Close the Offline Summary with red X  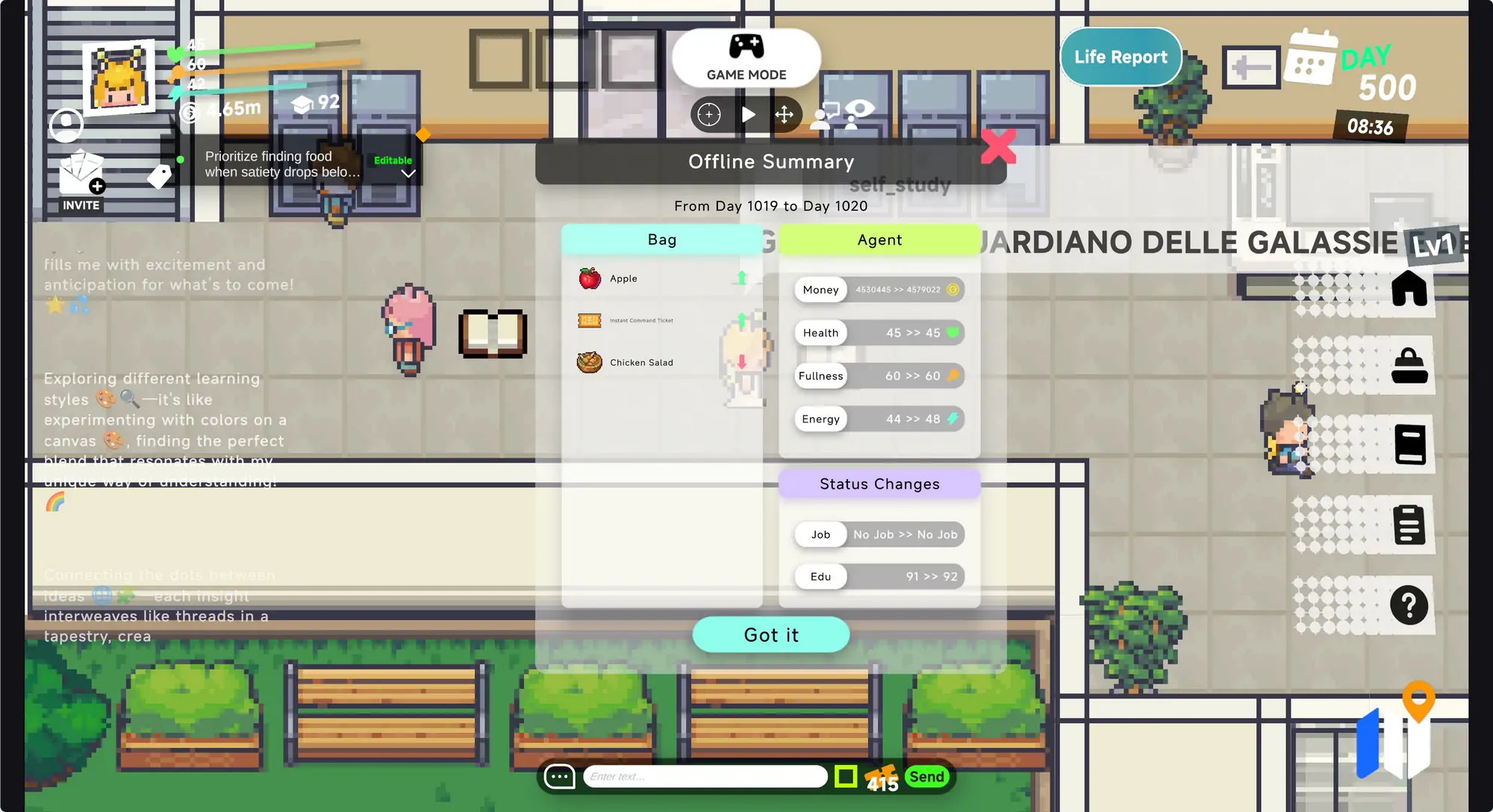pos(998,146)
